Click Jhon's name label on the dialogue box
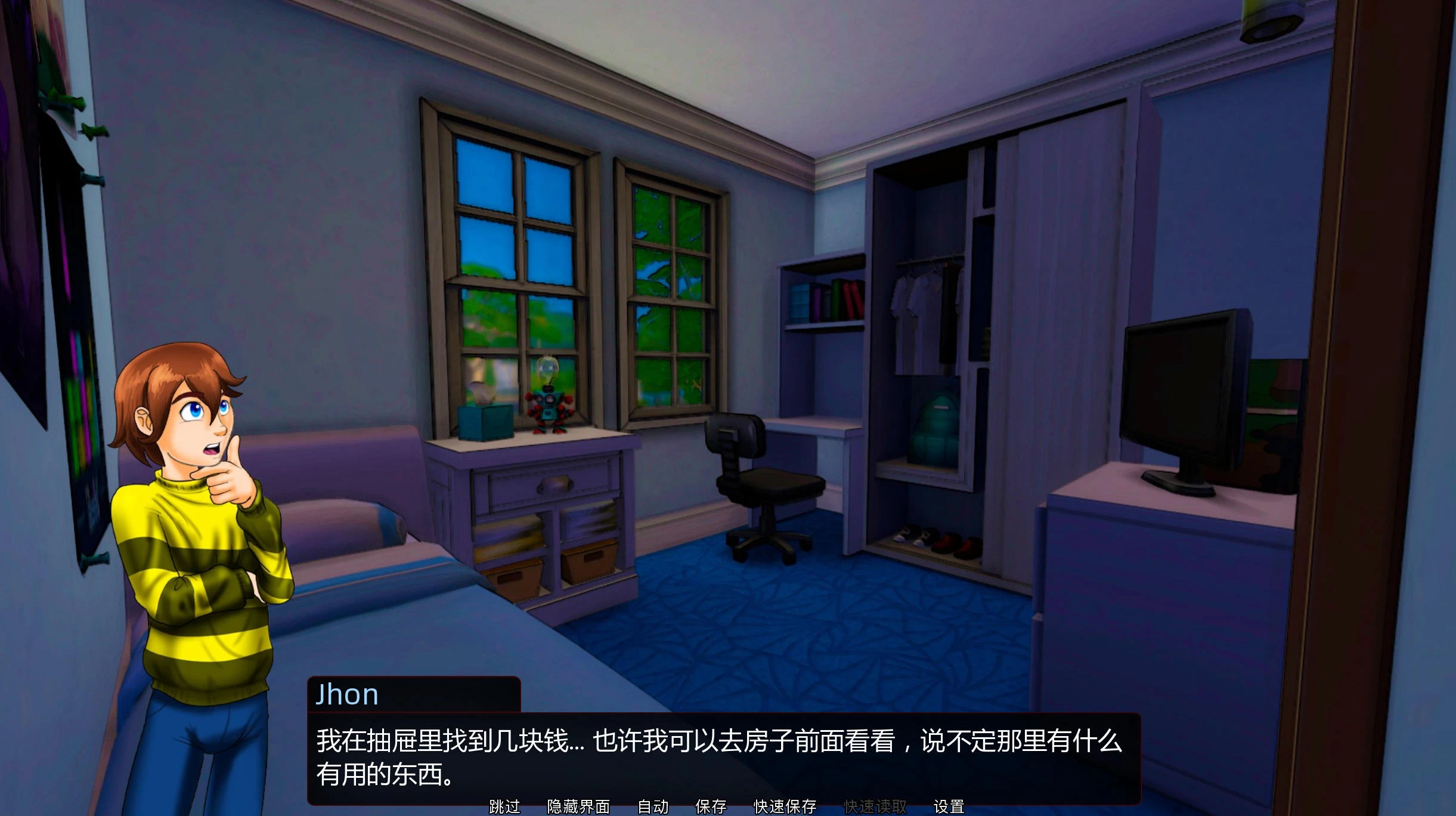 (348, 694)
